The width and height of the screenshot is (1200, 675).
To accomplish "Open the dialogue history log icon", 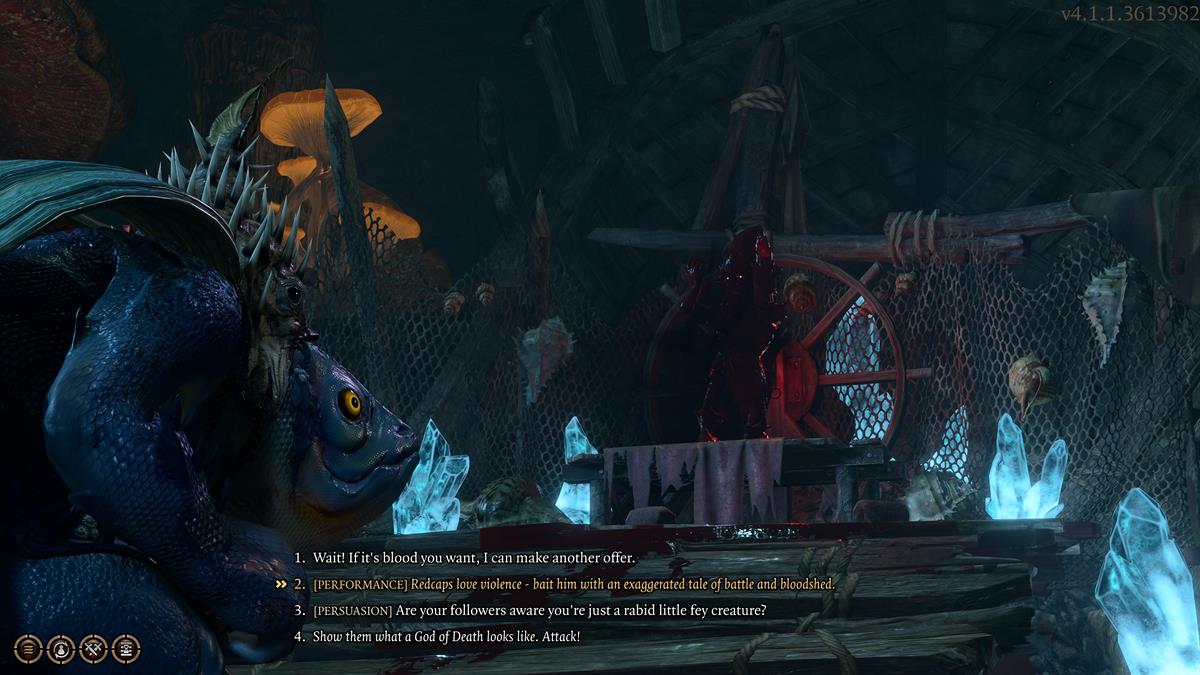I will click(126, 649).
